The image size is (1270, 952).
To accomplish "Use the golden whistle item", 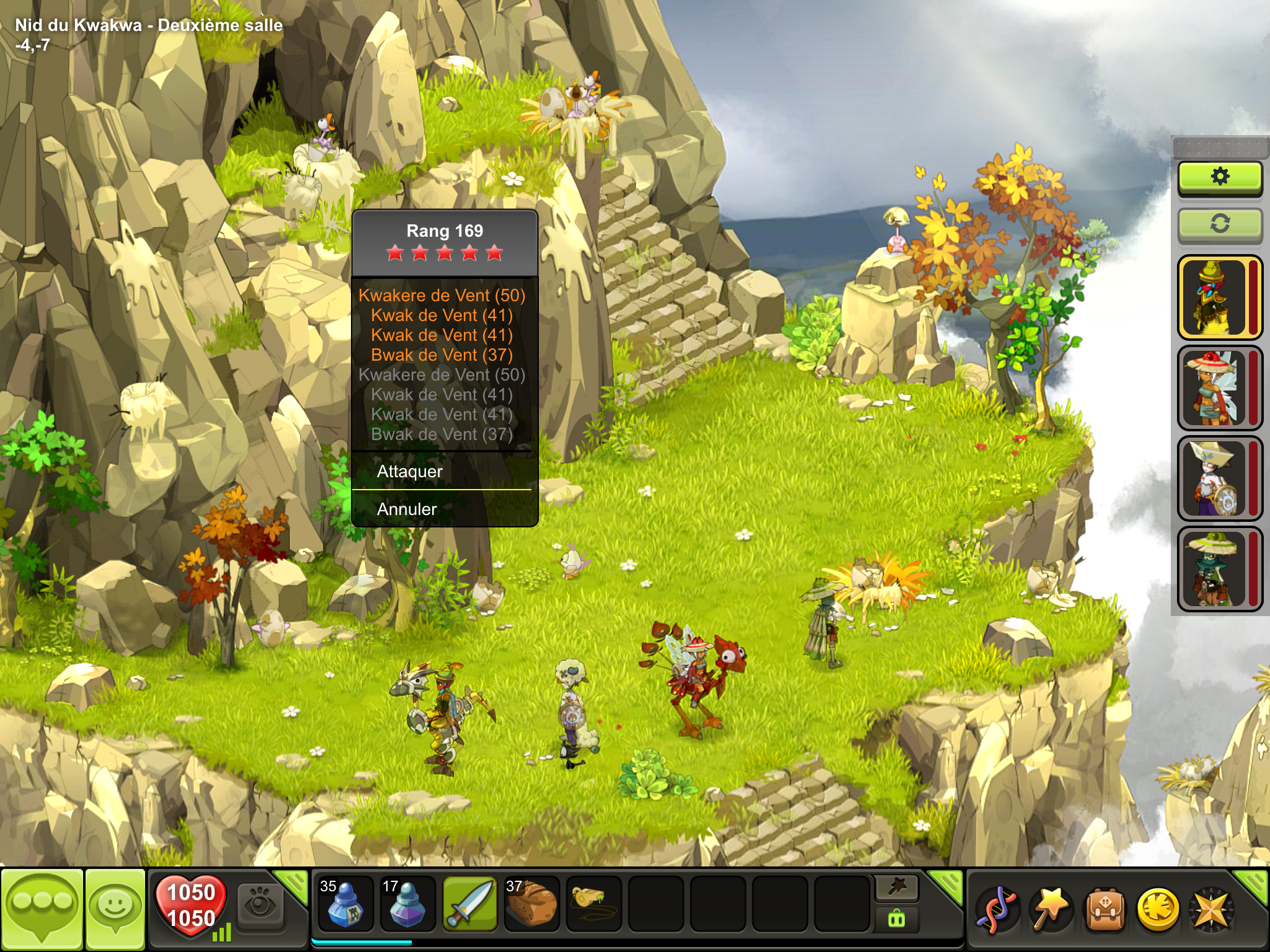I will click(593, 902).
